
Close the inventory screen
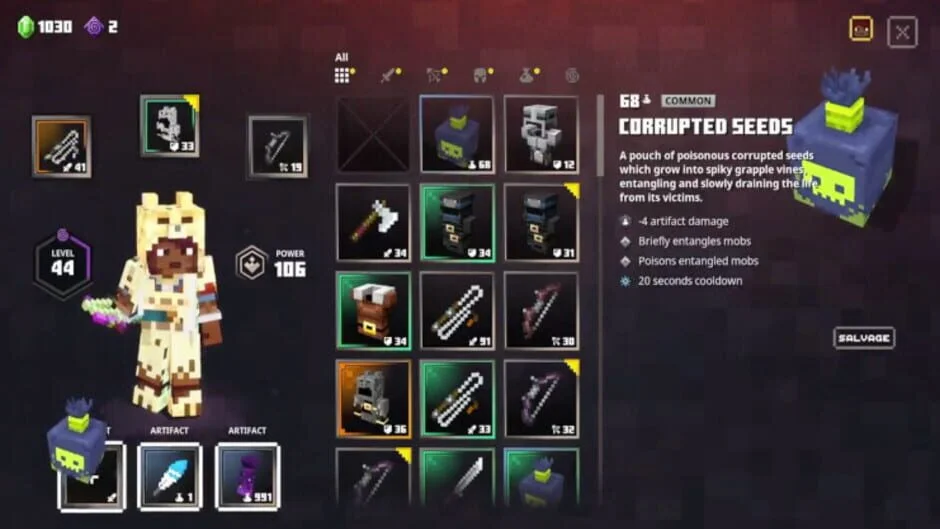point(901,32)
